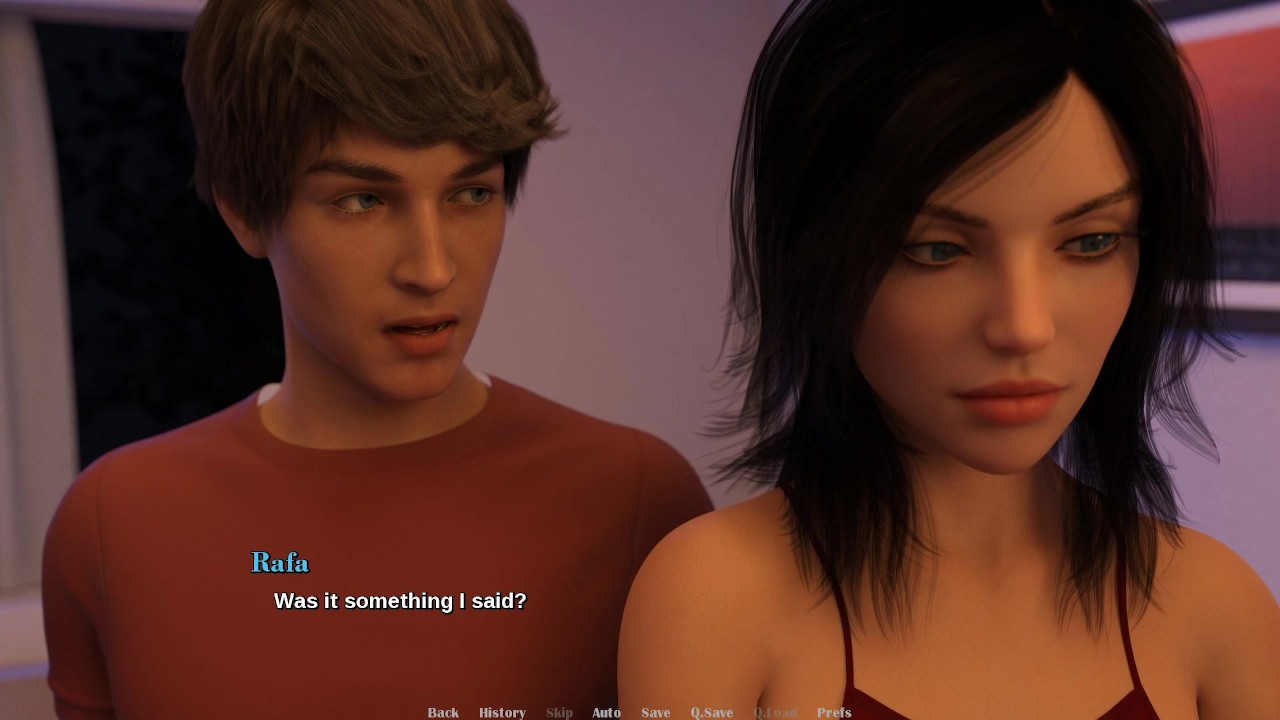This screenshot has width=1280, height=720.
Task: Open the Save game menu
Action: [x=656, y=712]
